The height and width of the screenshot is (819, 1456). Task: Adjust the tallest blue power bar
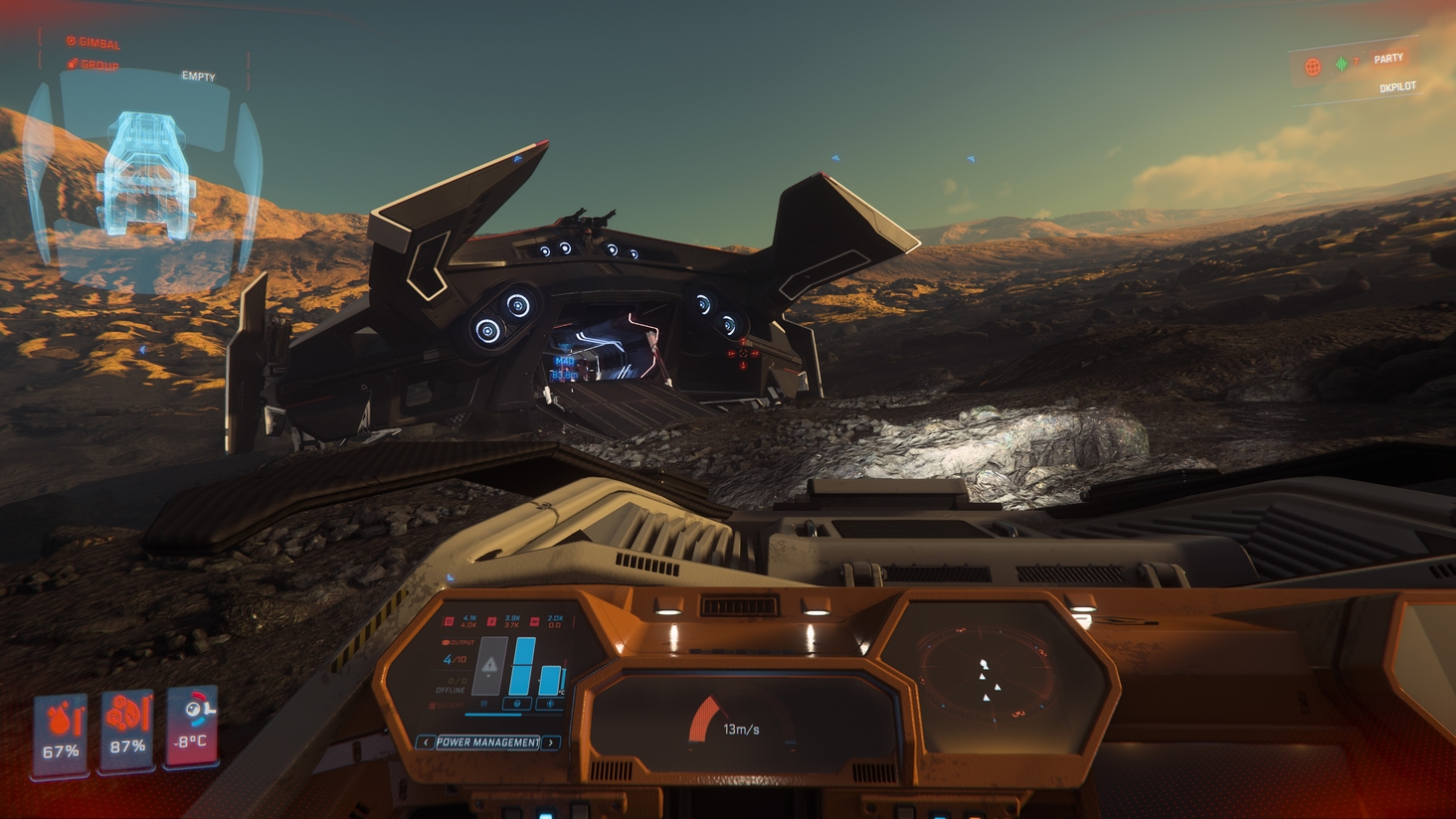(522, 666)
